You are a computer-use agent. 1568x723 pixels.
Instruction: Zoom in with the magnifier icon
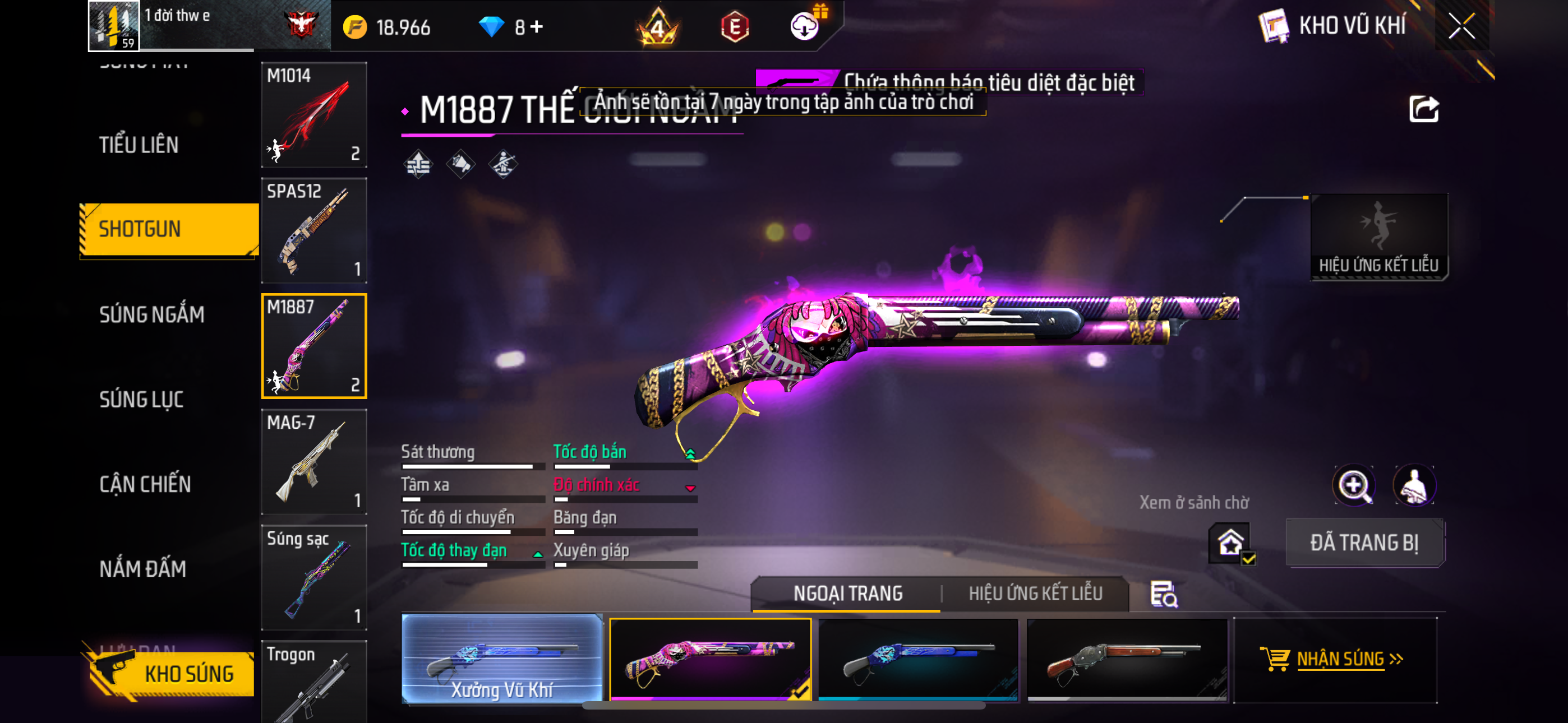1353,486
